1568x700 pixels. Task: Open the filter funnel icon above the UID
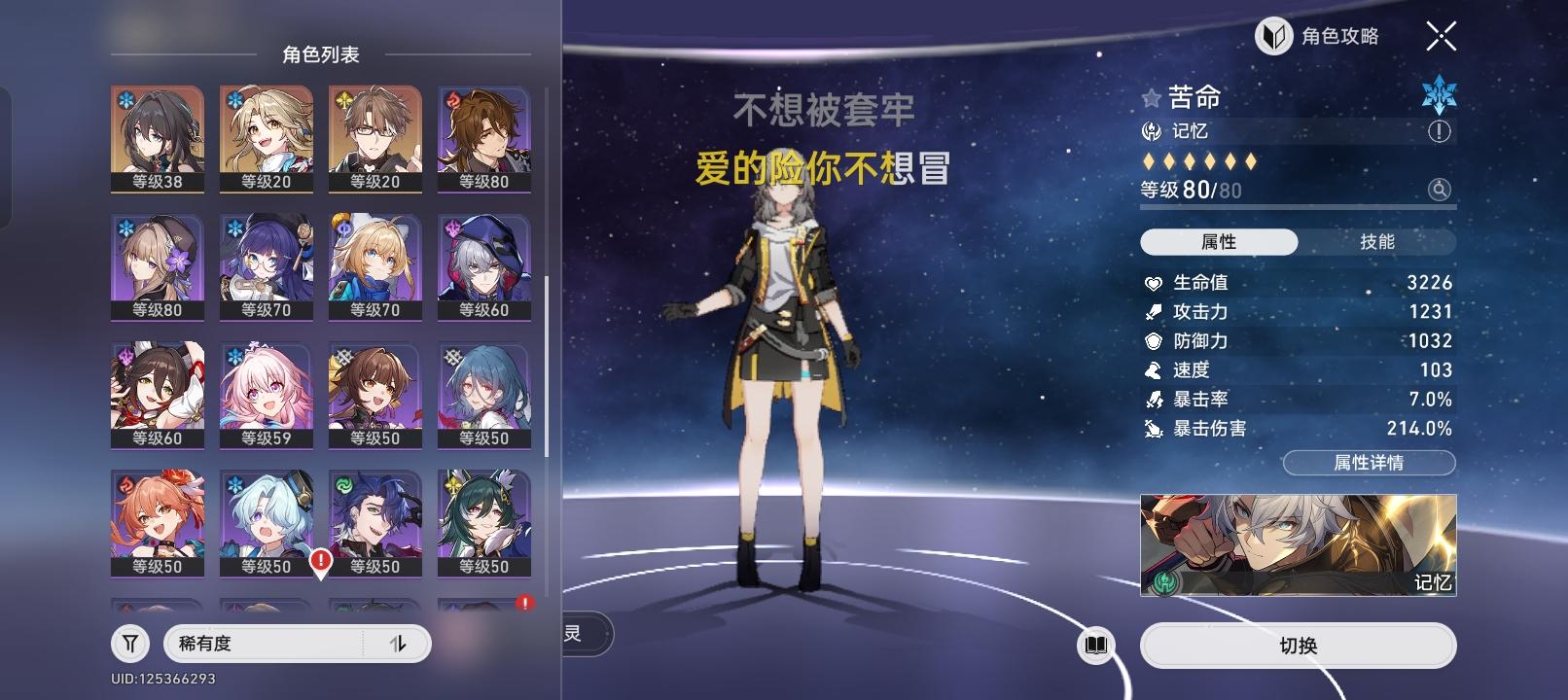(129, 644)
